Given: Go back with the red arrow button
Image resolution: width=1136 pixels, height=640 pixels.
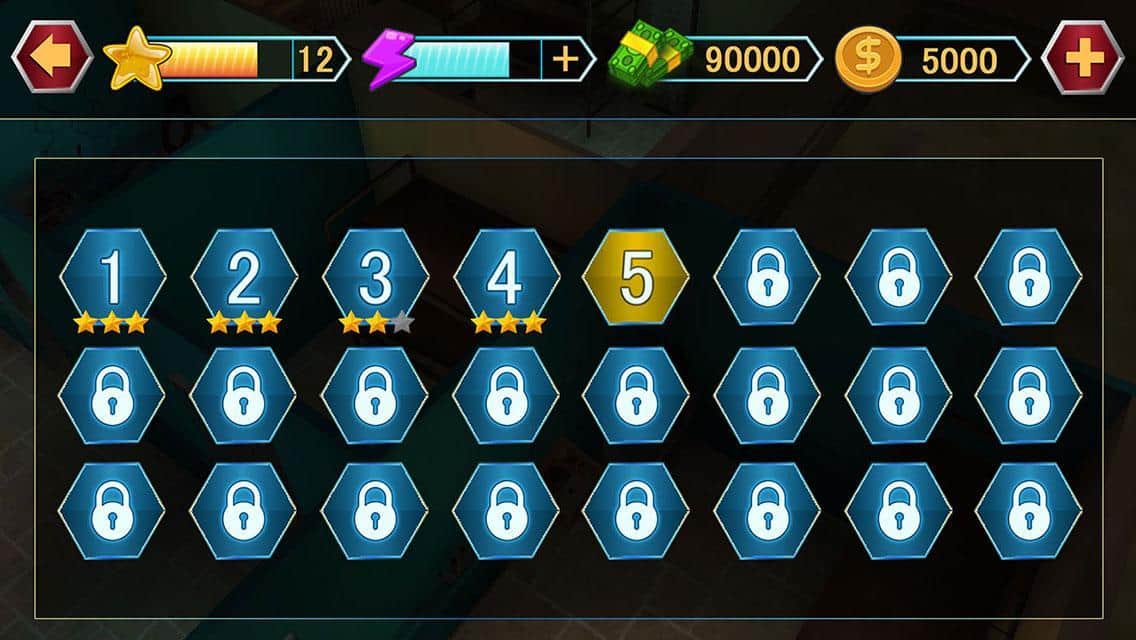Looking at the screenshot, I should tap(50, 58).
